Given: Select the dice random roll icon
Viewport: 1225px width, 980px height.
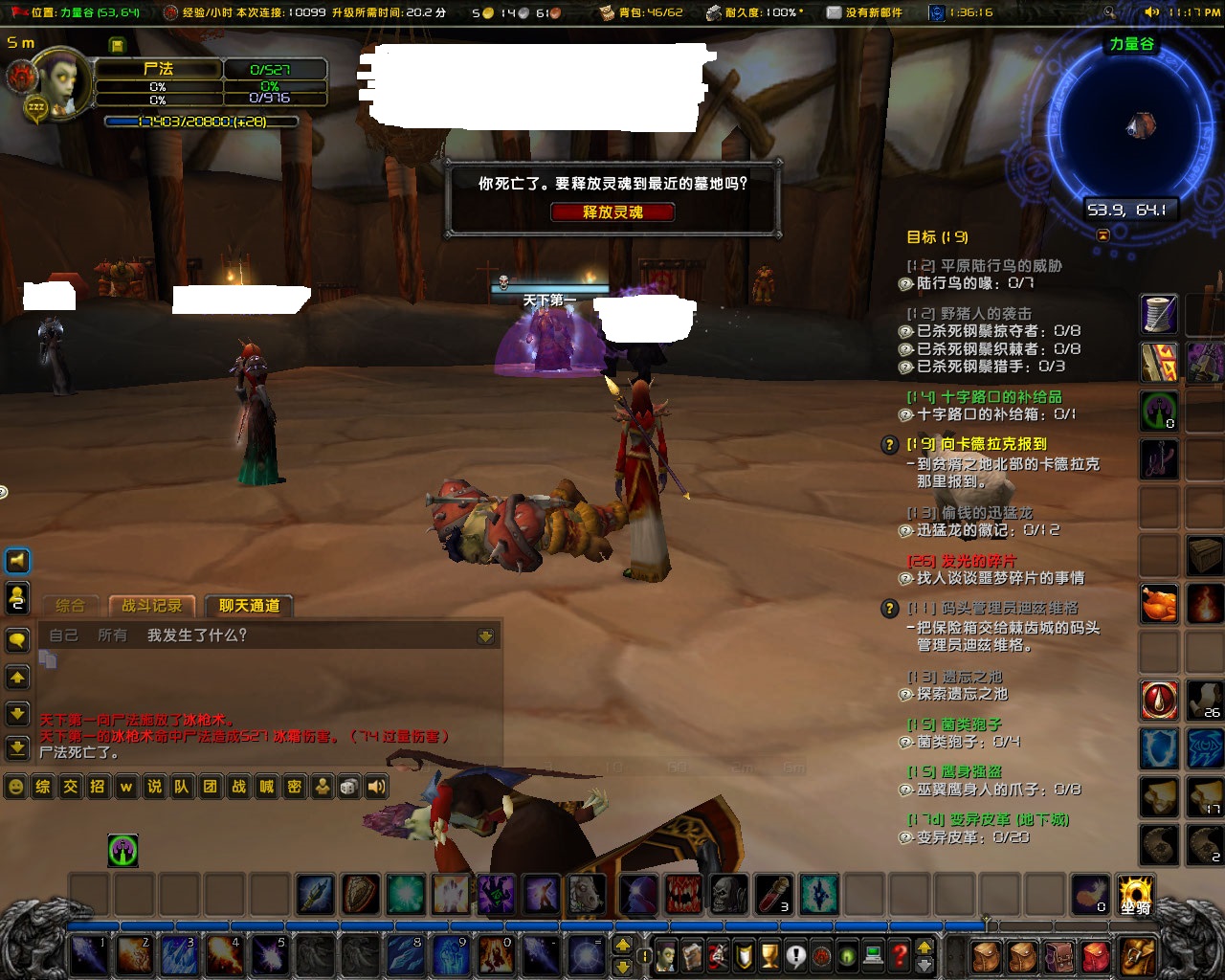Looking at the screenshot, I should click(348, 787).
